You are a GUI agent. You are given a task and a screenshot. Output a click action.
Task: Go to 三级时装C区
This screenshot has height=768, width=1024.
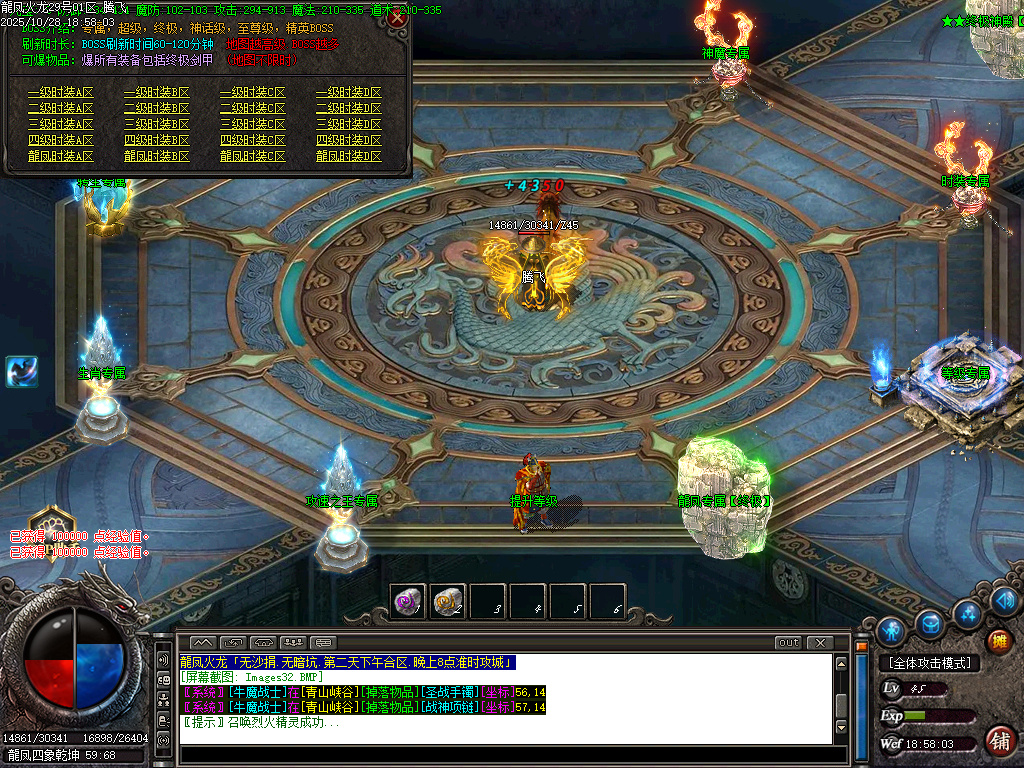point(252,124)
